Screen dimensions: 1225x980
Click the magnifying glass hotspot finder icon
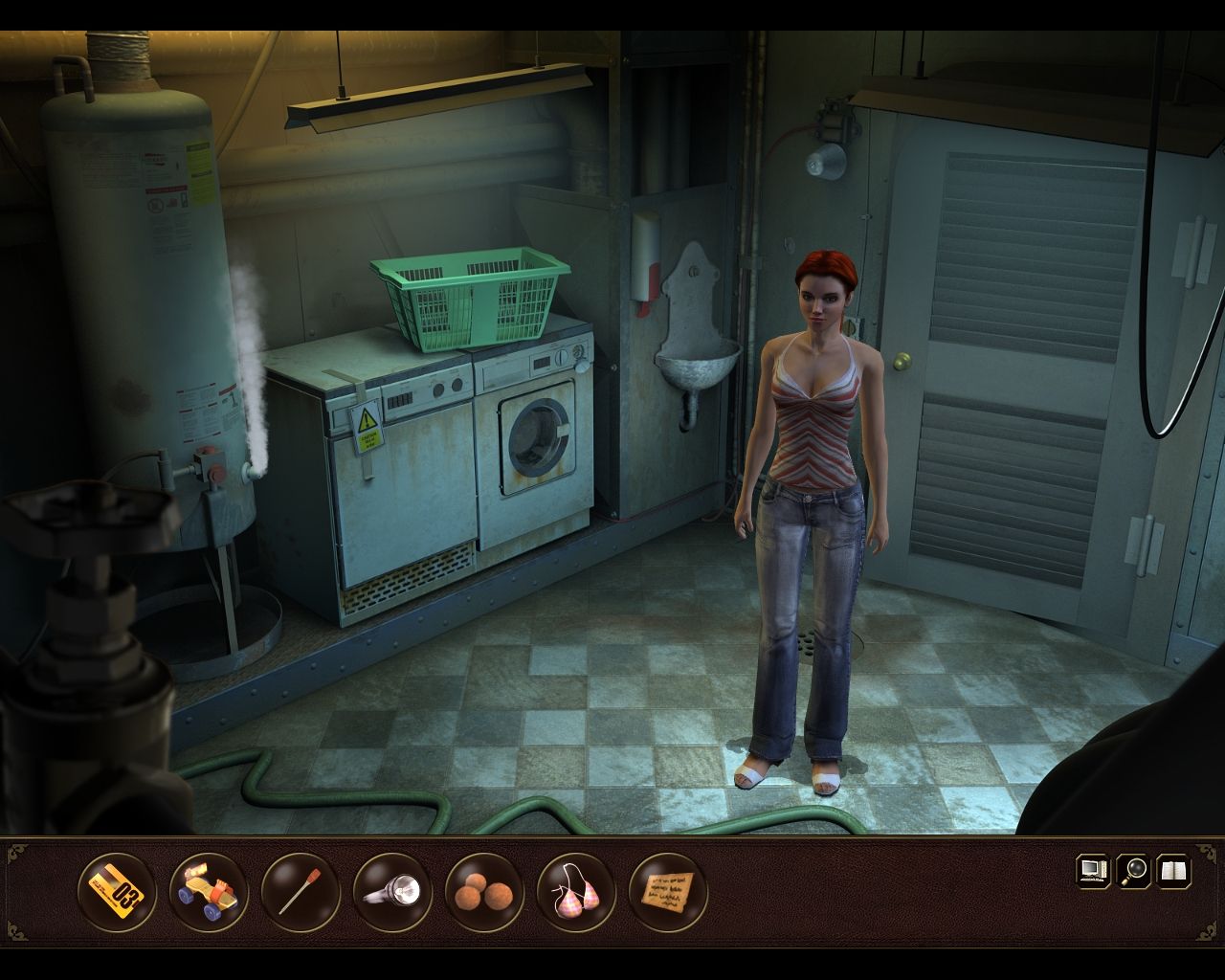point(1130,874)
